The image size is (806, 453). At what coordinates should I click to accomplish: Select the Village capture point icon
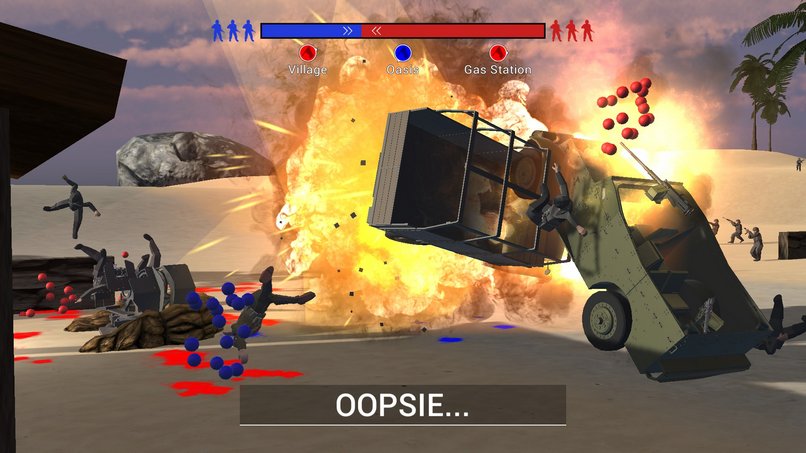[307, 53]
